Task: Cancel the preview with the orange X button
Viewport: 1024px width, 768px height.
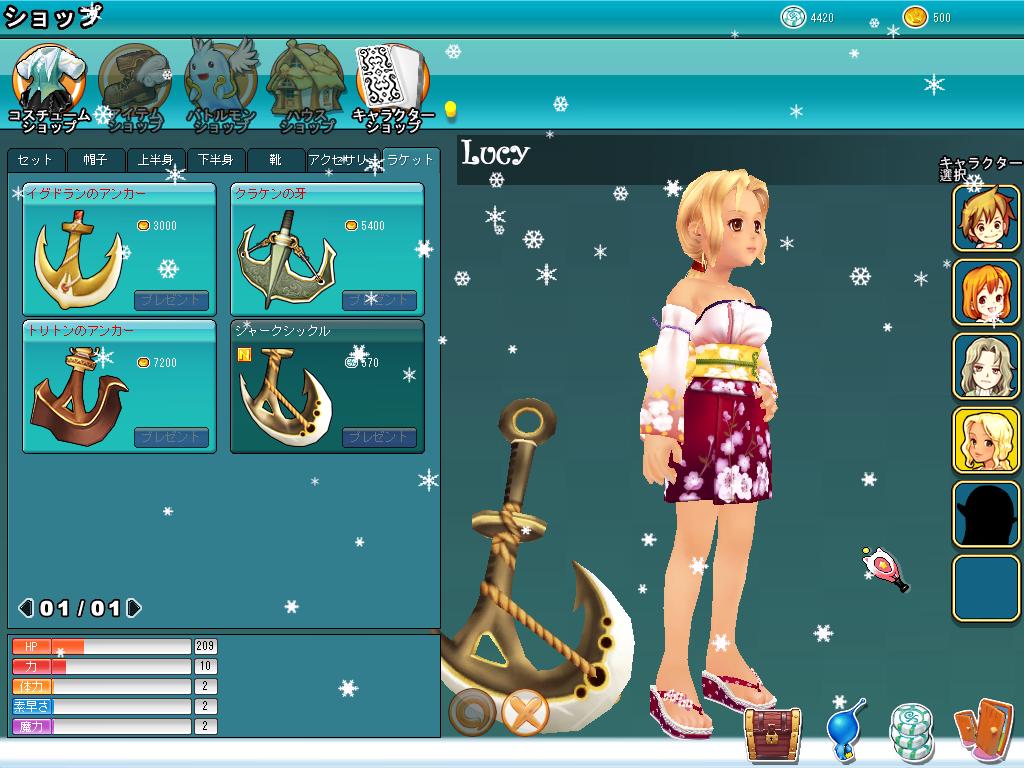Action: click(526, 713)
